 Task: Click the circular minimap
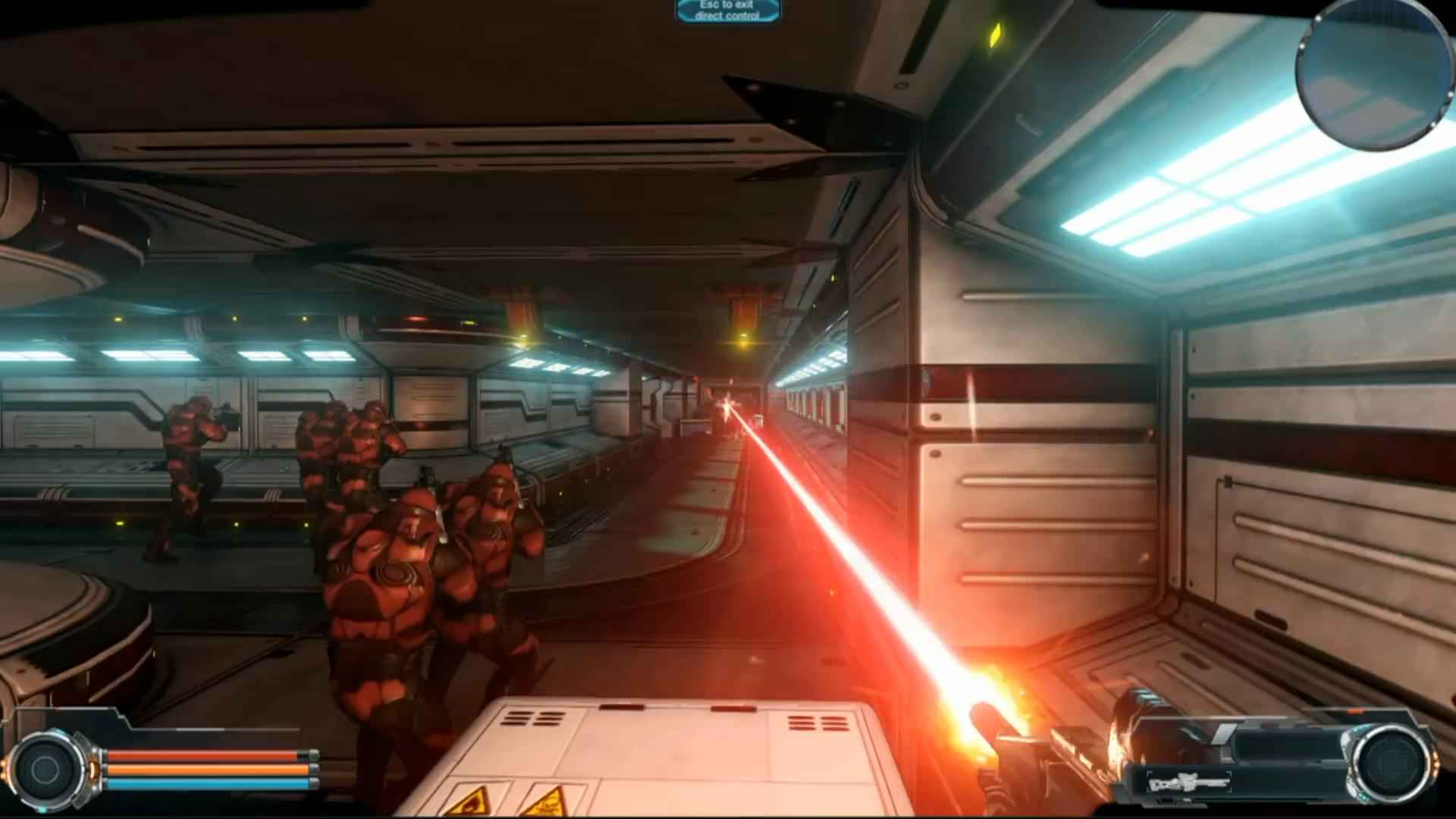point(1373,73)
